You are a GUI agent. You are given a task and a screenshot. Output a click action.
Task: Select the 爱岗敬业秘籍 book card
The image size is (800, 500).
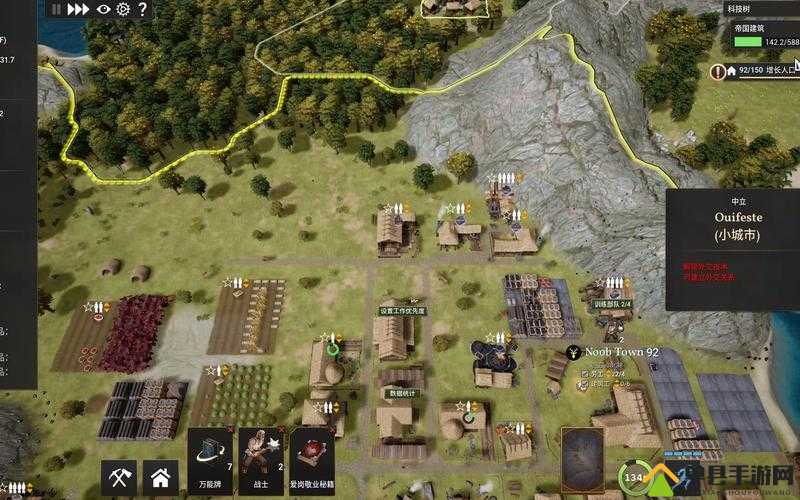(x=311, y=459)
